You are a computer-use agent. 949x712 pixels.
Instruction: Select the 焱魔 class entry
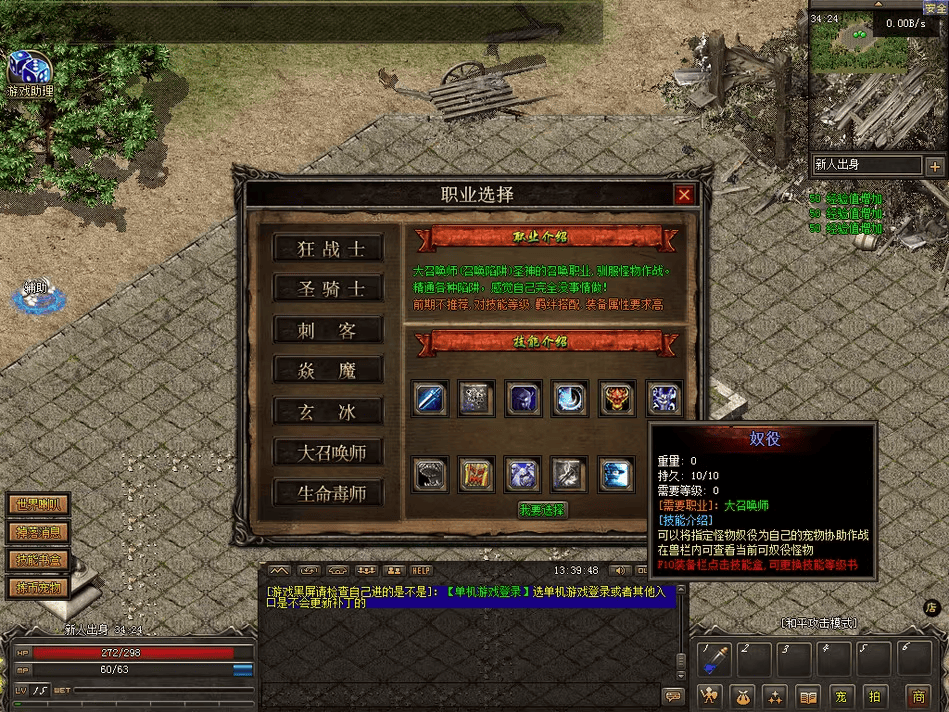pos(329,371)
